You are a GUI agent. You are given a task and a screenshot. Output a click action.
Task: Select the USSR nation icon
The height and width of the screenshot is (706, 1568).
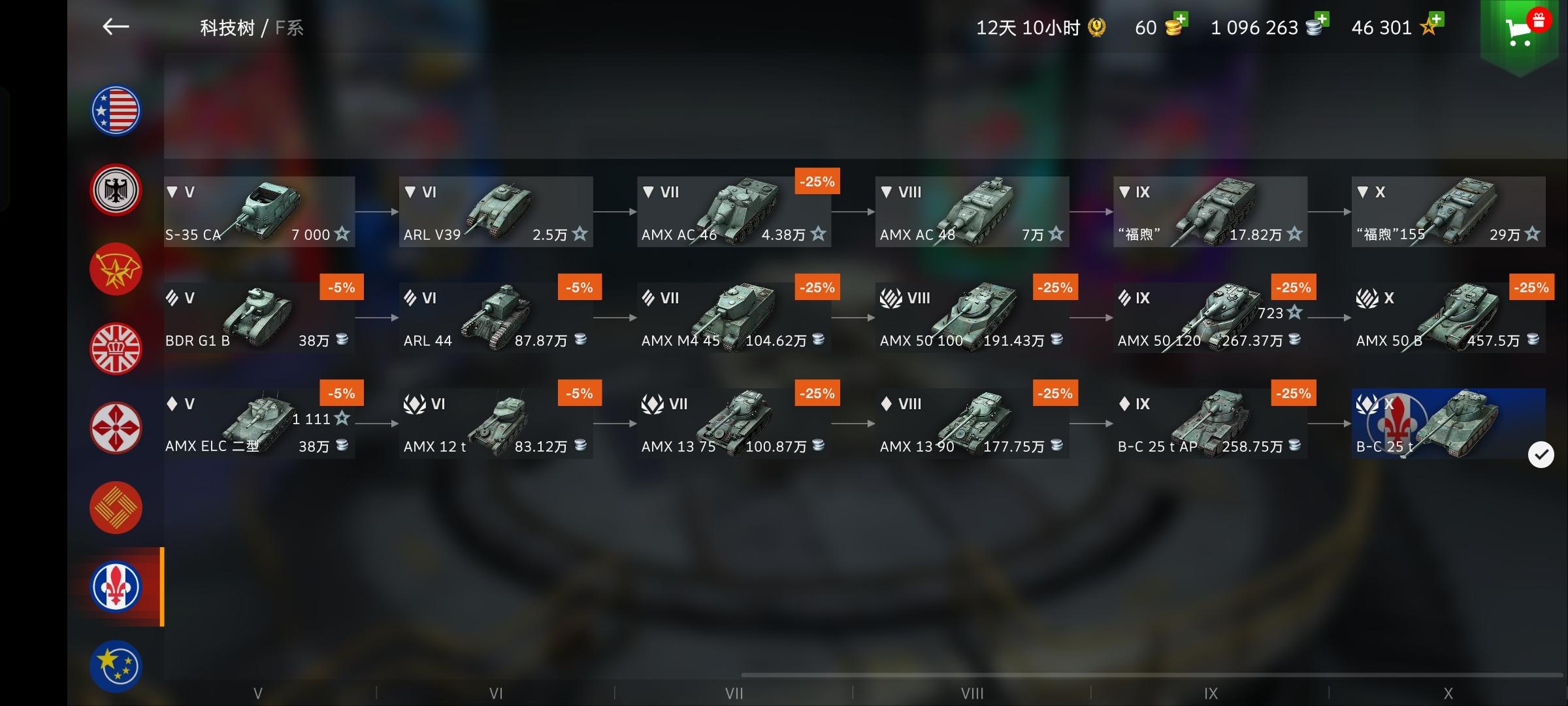tap(115, 269)
